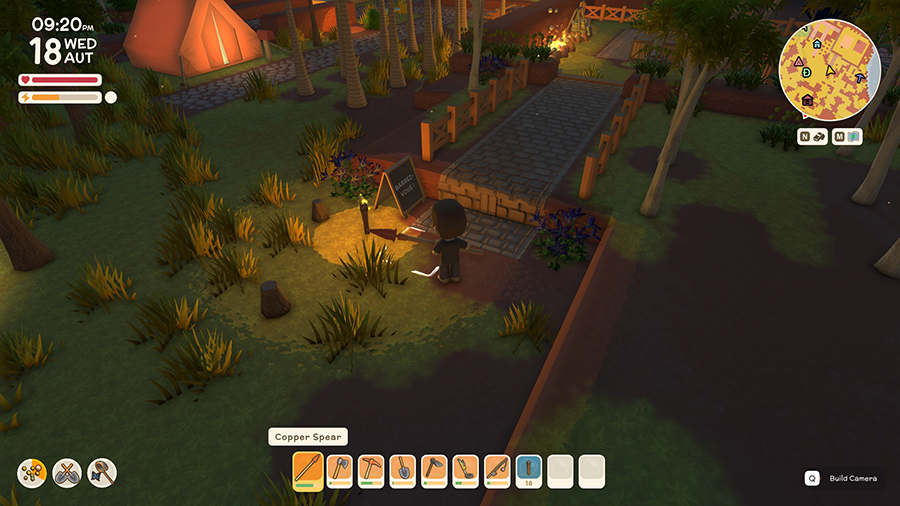Open the crossed shovels icon
The width and height of the screenshot is (900, 506).
coord(67,472)
